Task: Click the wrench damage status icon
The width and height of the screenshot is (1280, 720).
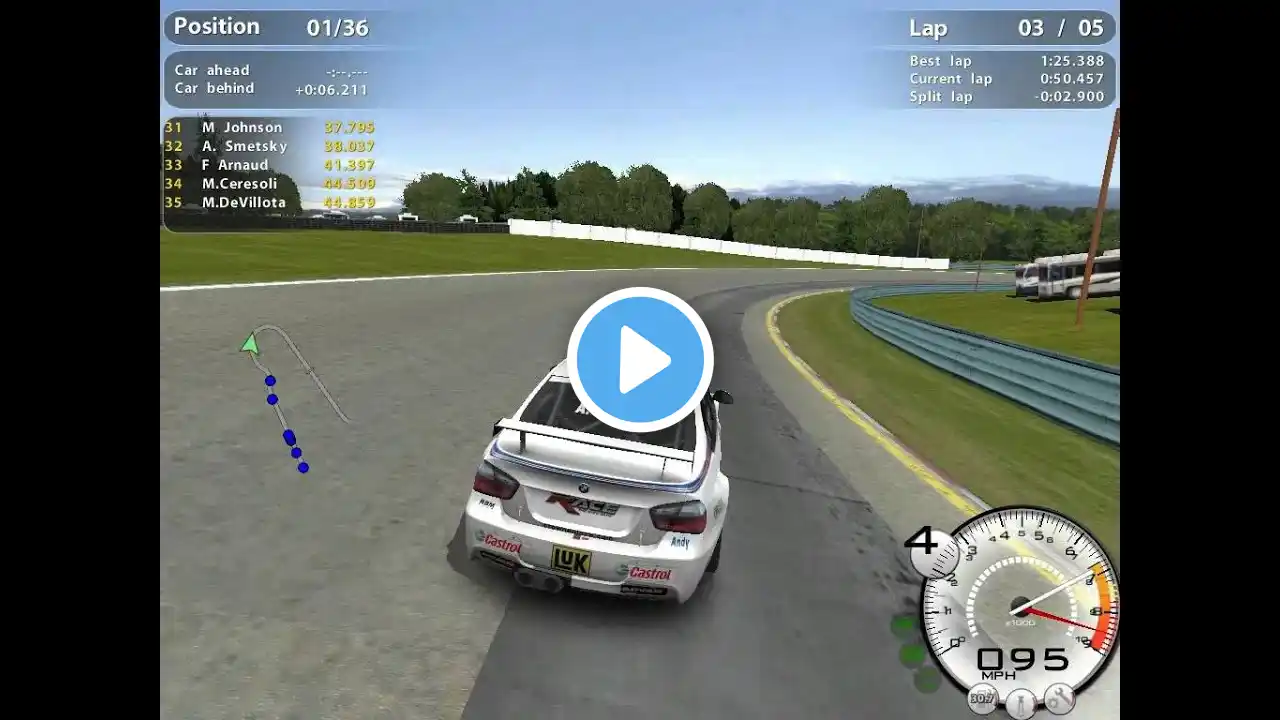Action: pos(1059,697)
